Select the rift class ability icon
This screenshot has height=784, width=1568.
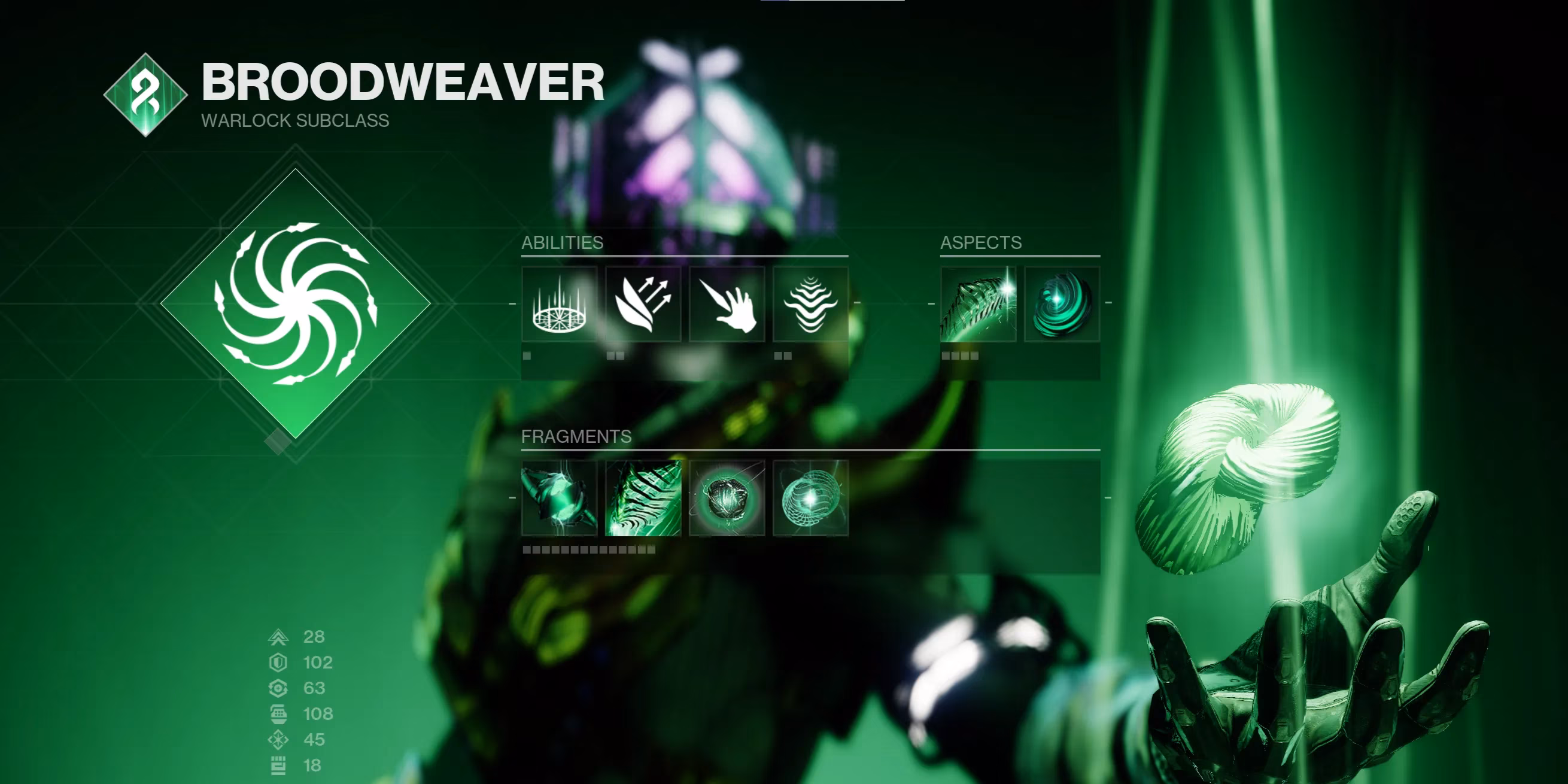tap(559, 305)
